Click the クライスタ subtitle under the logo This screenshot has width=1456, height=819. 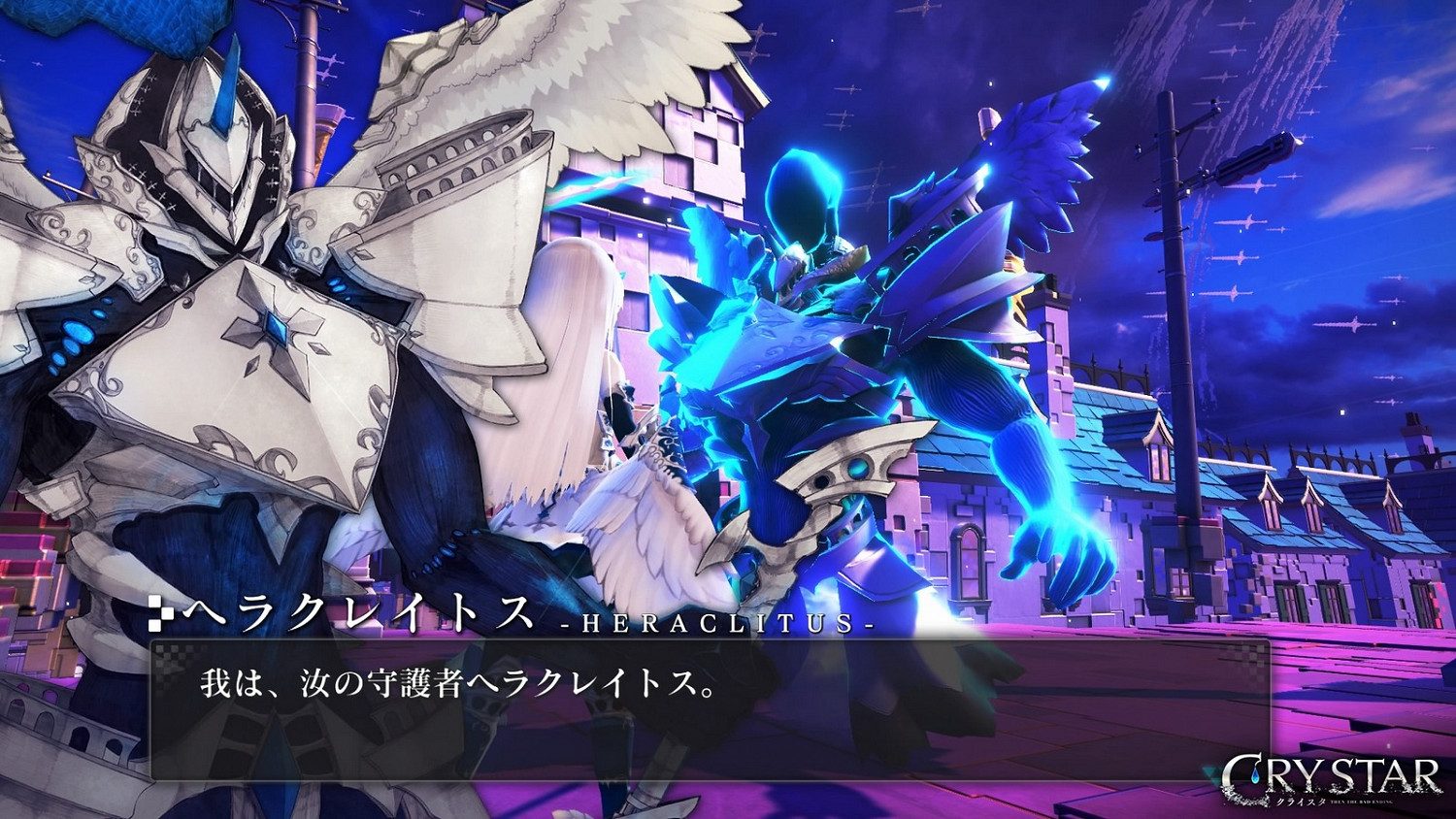pyautogui.click(x=1300, y=801)
